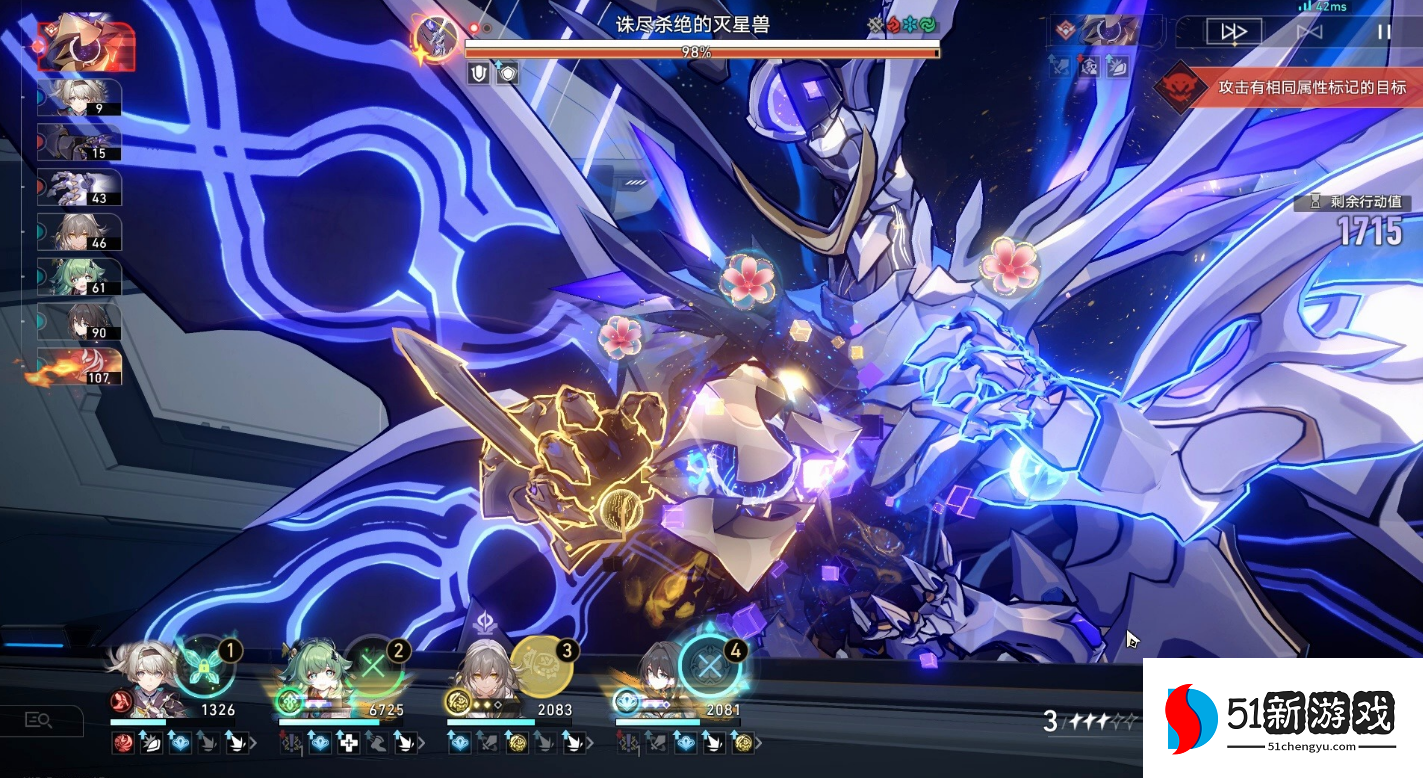Activate character 3's golden ultimate
Image resolution: width=1423 pixels, height=778 pixels.
[x=541, y=666]
